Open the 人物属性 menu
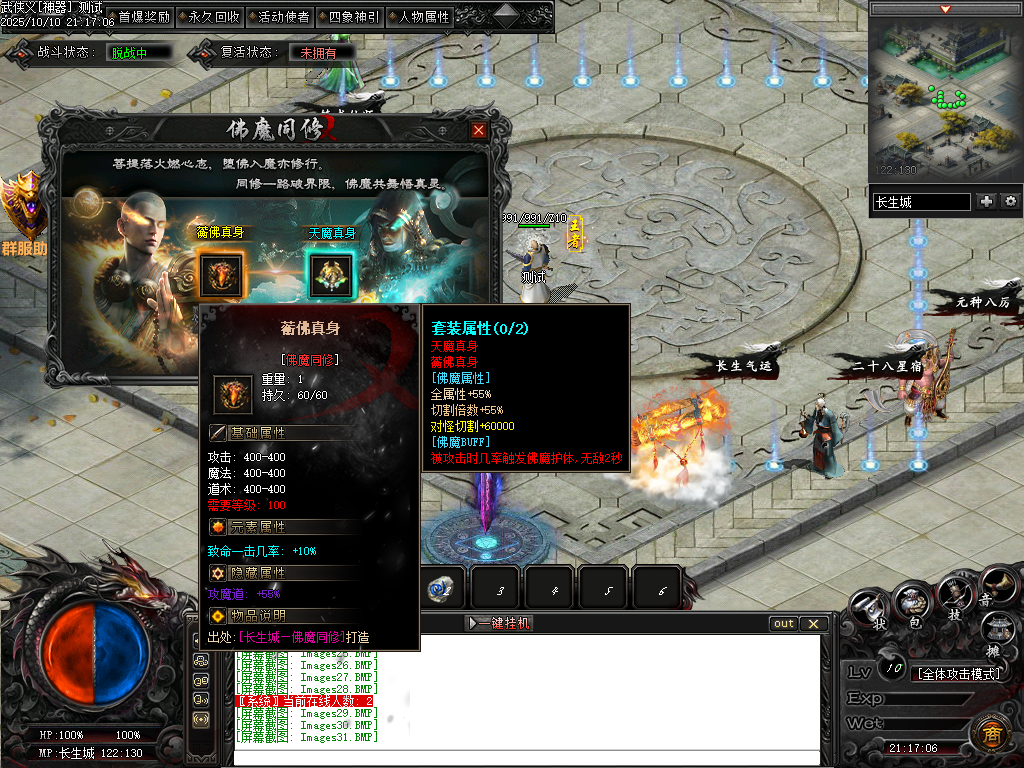Image resolution: width=1024 pixels, height=768 pixels. (x=418, y=16)
